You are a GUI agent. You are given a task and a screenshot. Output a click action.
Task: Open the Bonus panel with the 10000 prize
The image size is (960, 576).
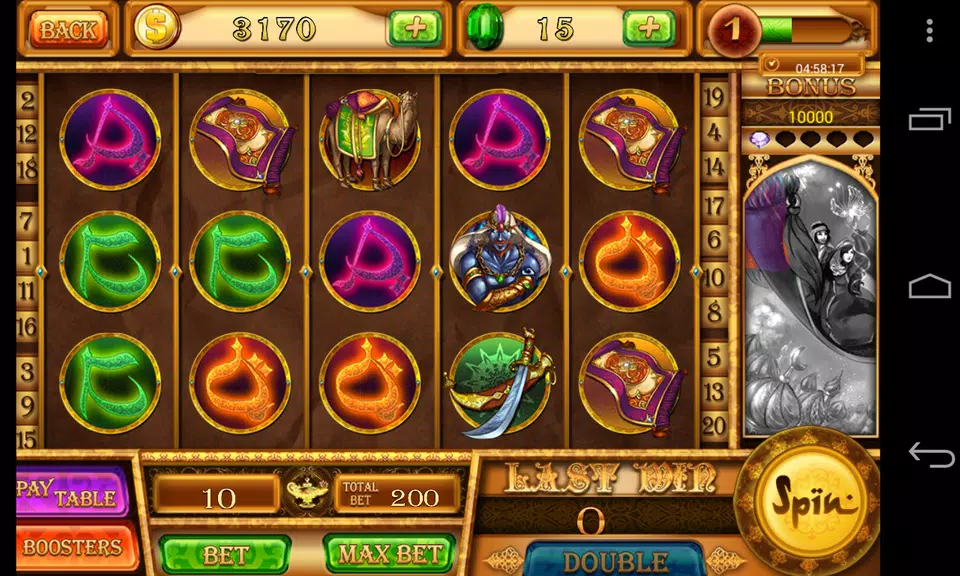point(810,116)
